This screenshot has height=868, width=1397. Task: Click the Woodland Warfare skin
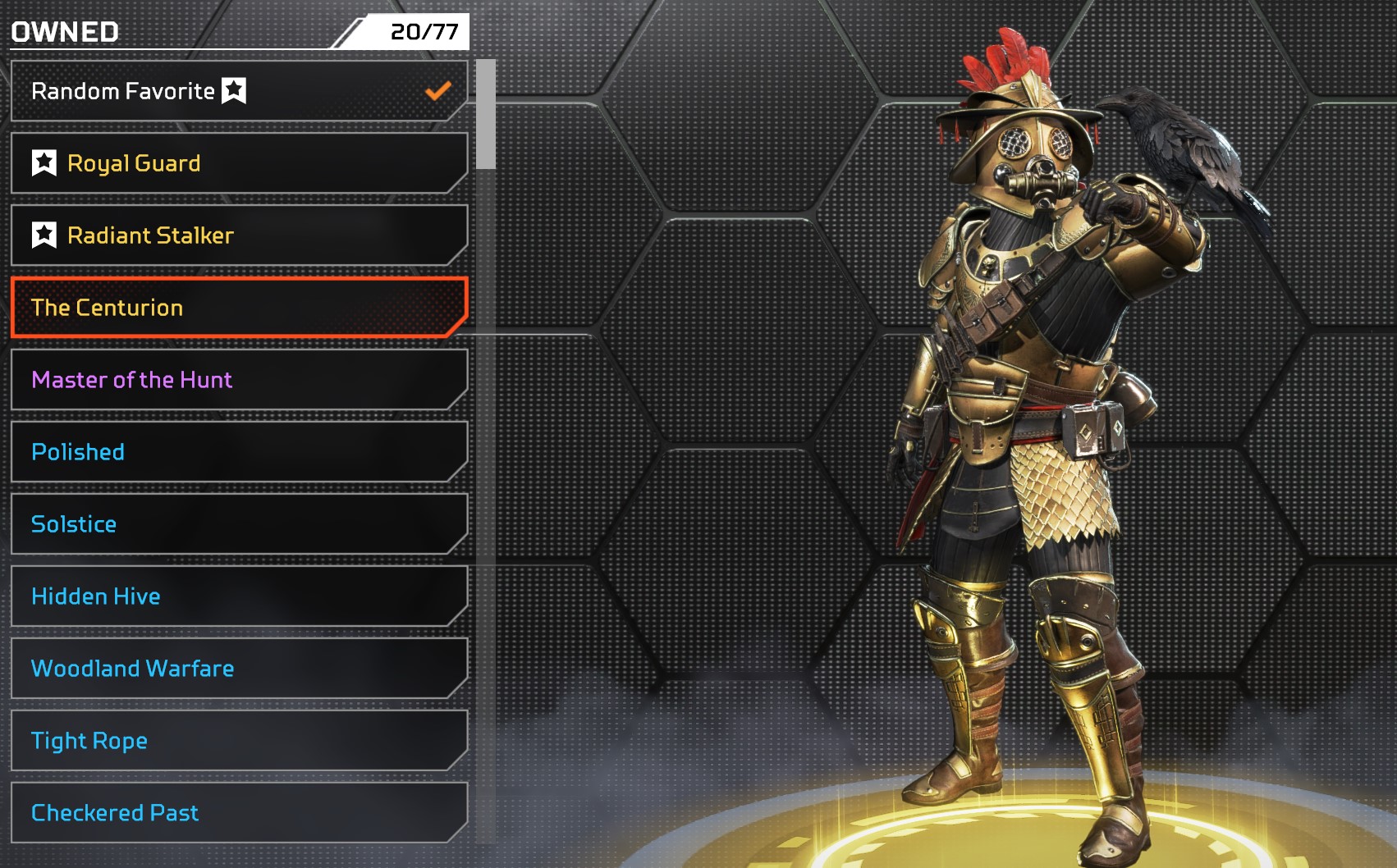point(238,669)
